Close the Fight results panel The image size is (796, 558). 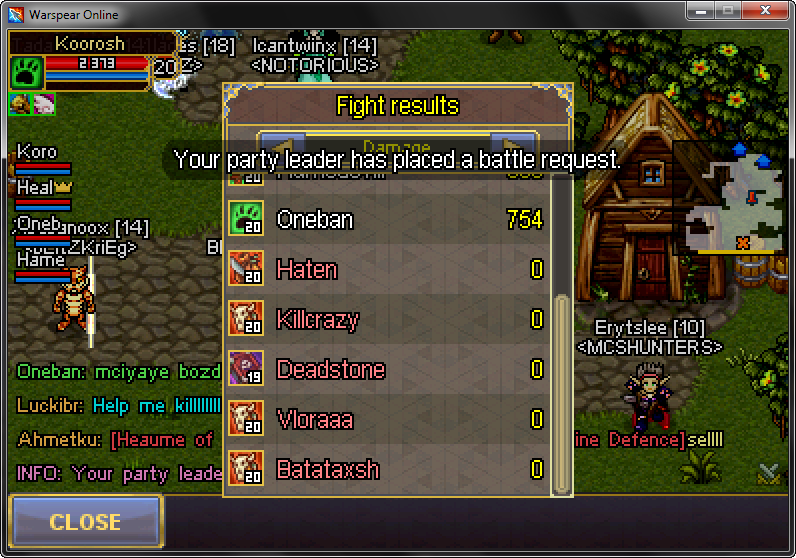click(85, 521)
